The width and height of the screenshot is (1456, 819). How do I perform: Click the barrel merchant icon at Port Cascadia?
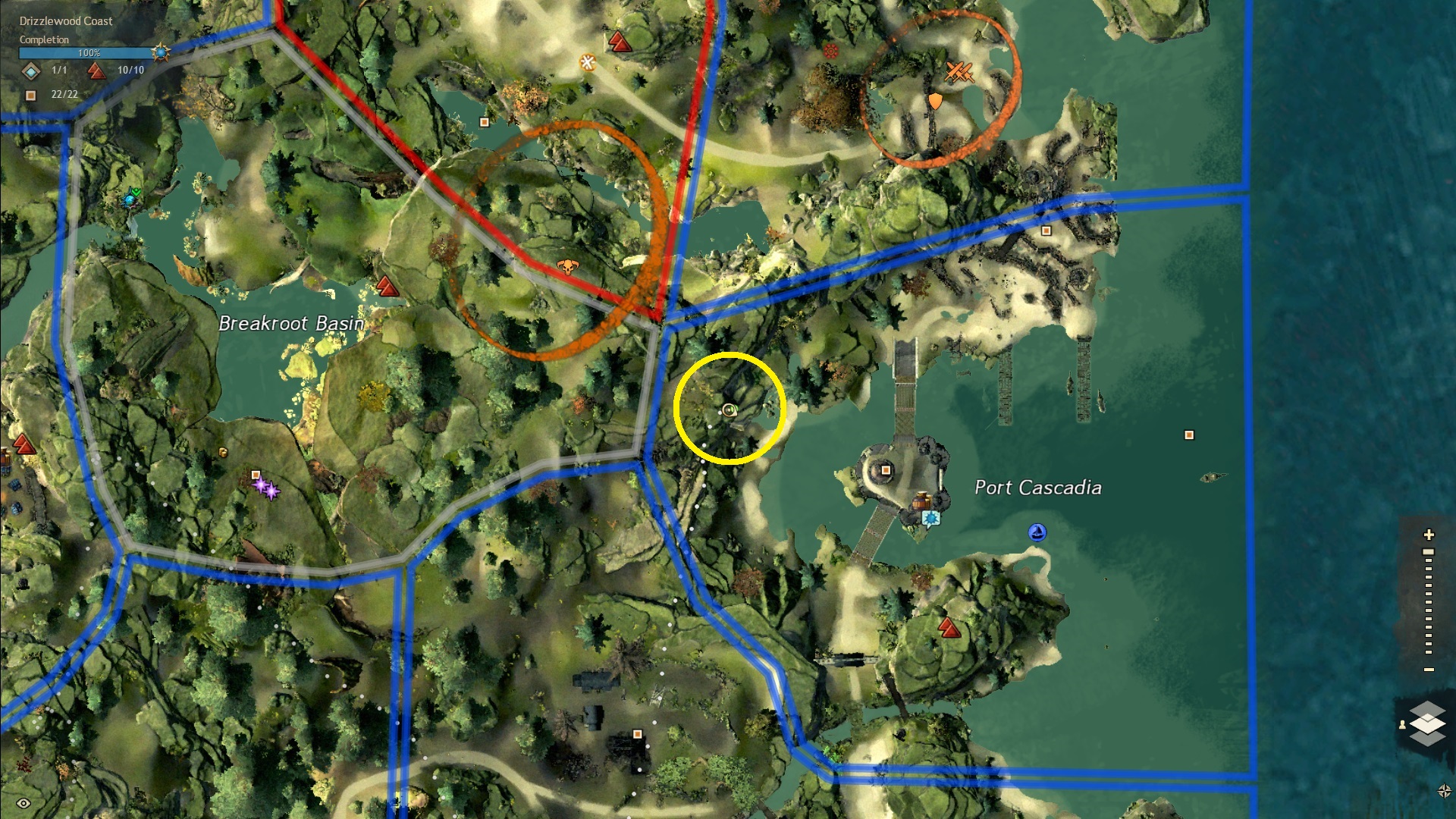coord(922,500)
